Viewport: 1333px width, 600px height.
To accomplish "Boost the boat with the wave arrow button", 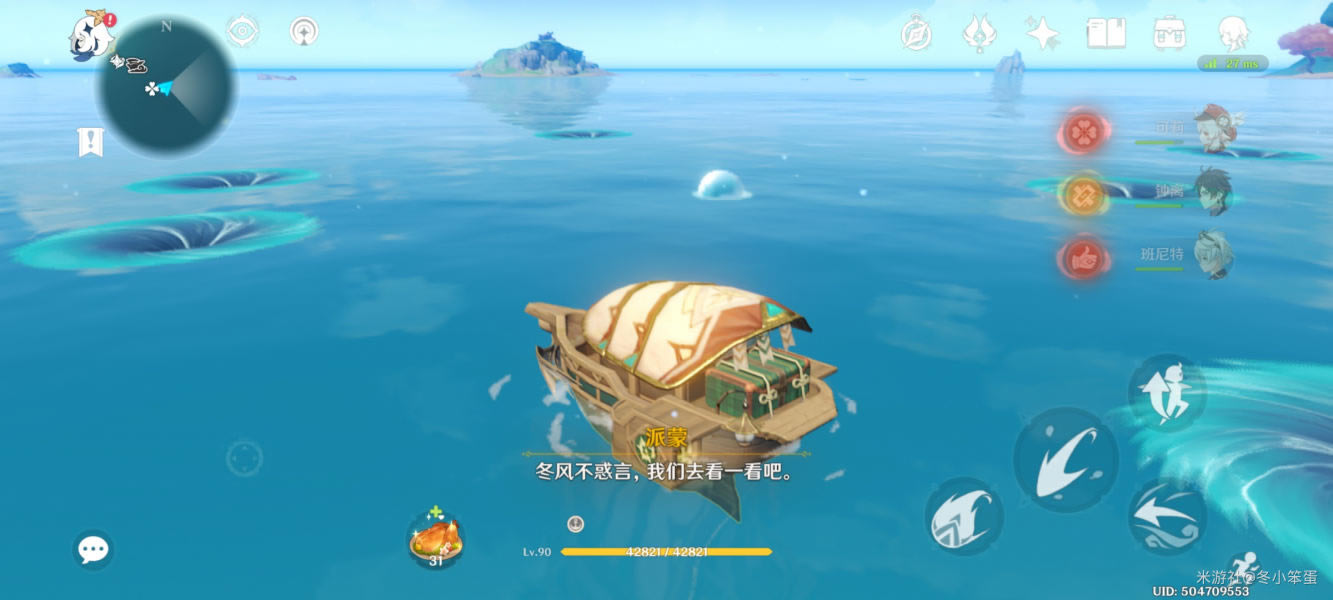I will pyautogui.click(x=1167, y=516).
